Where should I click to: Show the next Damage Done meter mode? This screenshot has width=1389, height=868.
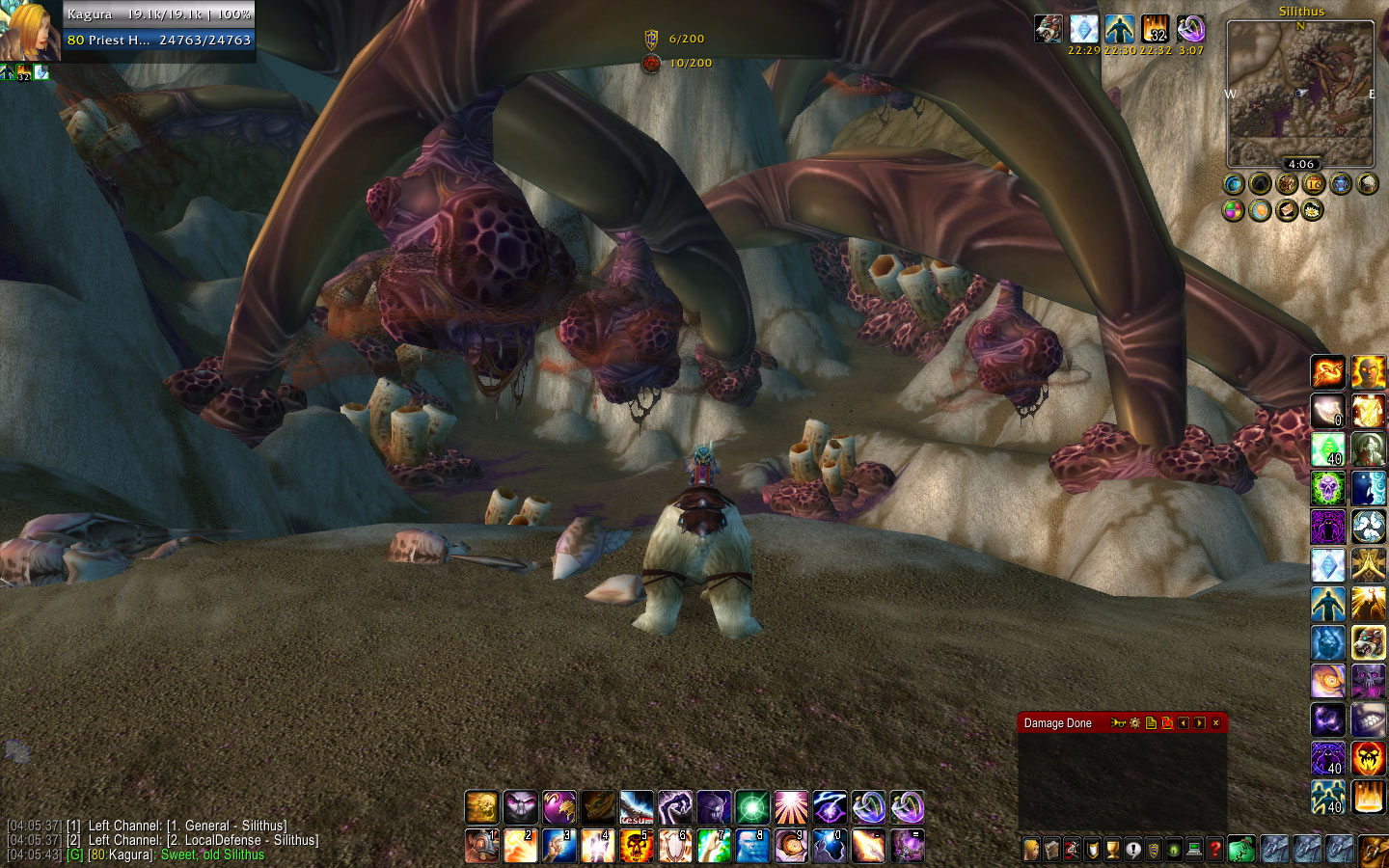coord(1199,722)
